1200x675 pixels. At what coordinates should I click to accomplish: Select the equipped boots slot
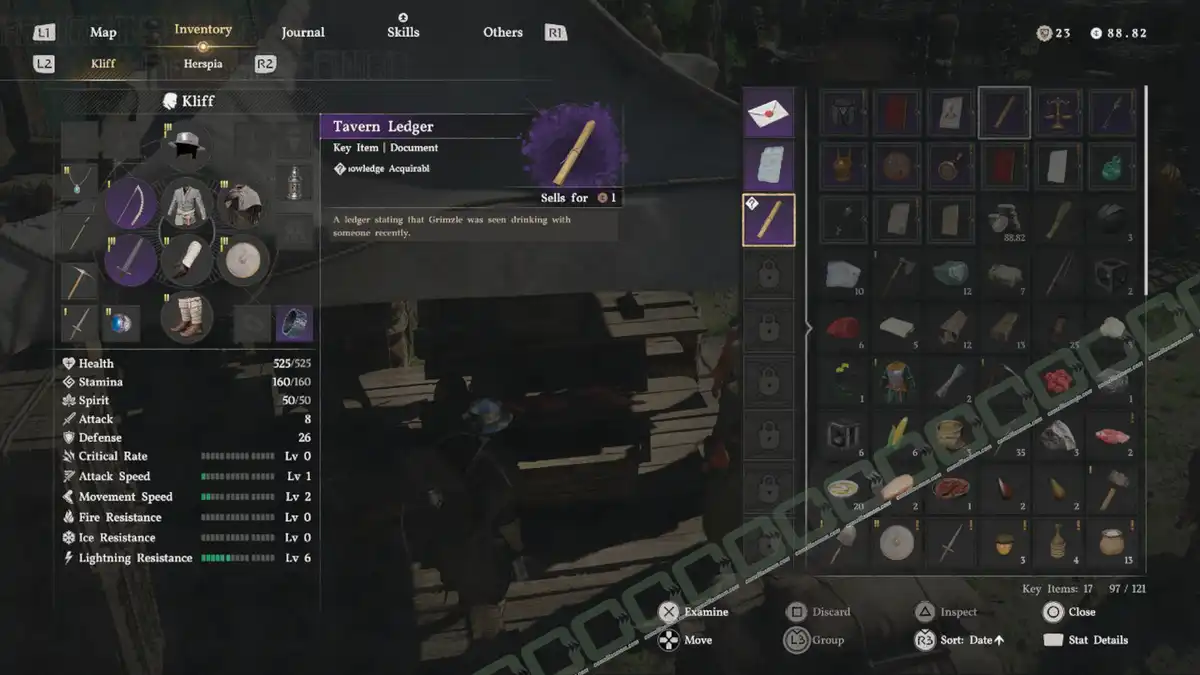pos(187,316)
